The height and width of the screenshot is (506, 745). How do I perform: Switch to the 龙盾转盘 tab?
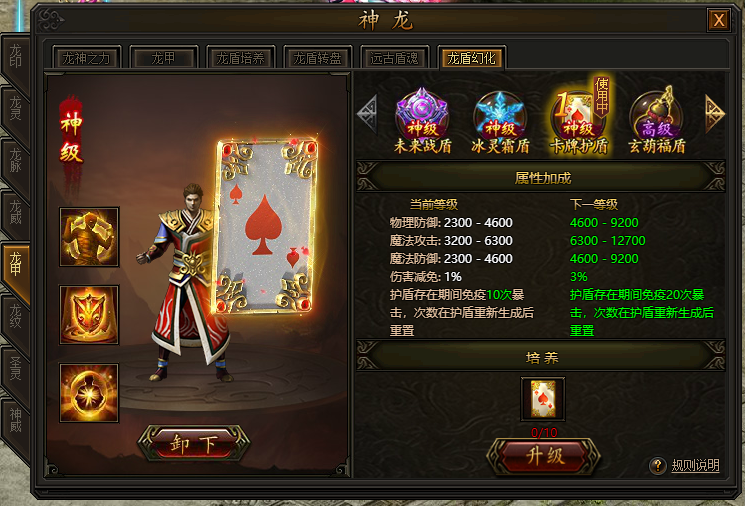pyautogui.click(x=317, y=59)
